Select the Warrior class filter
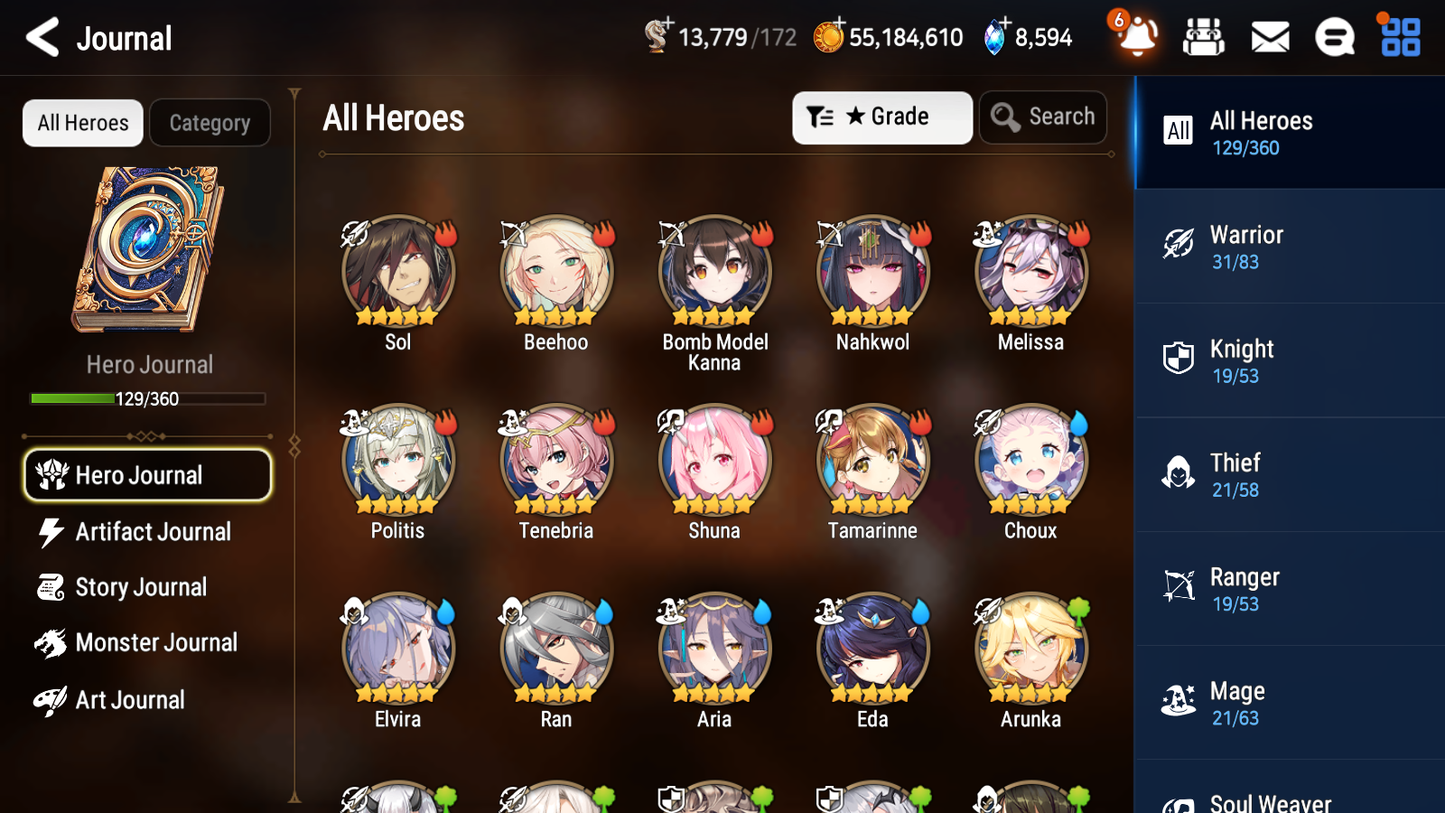This screenshot has width=1445, height=813. 1289,246
